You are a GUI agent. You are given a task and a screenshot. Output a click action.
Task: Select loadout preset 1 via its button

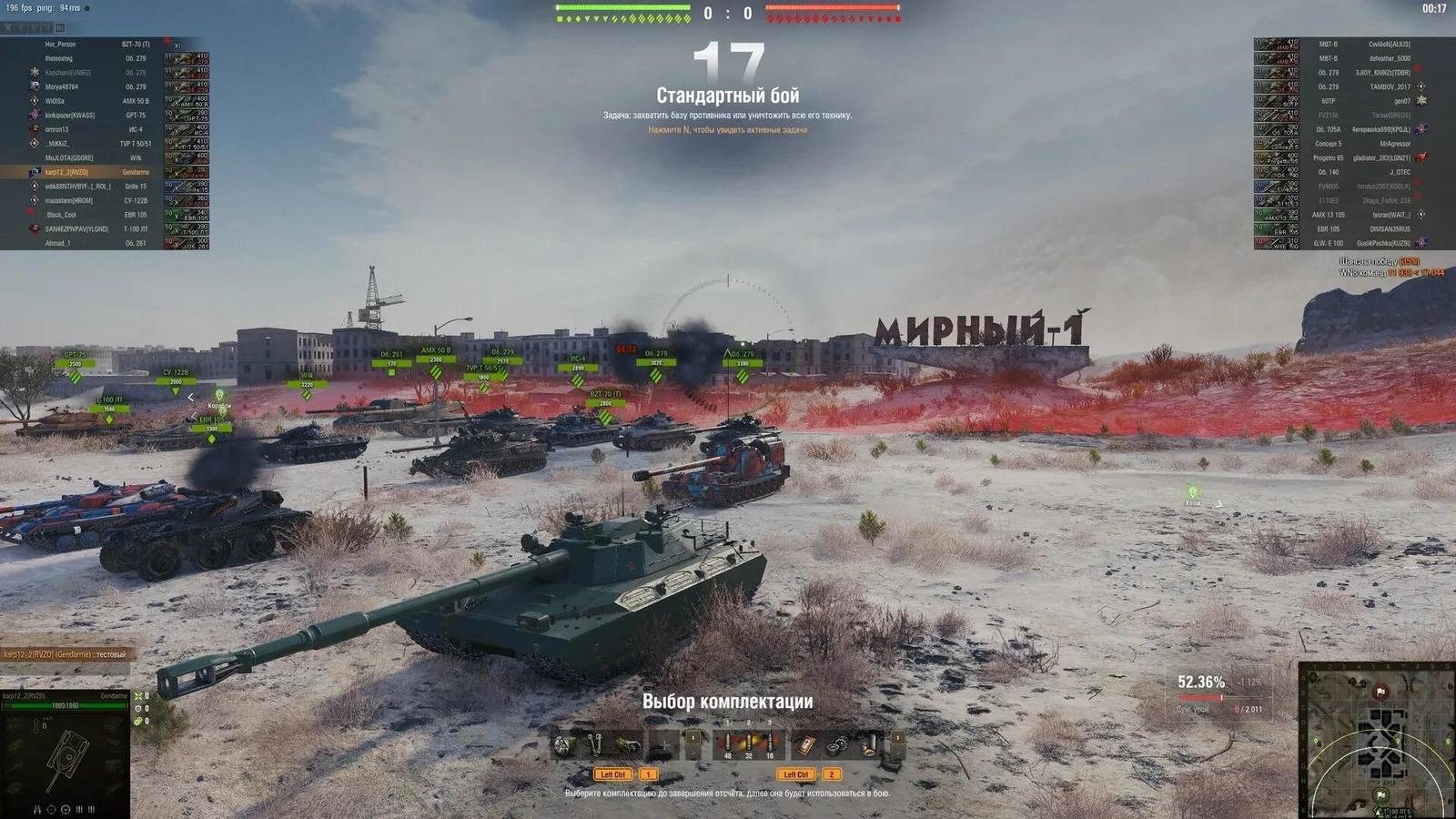(x=648, y=774)
